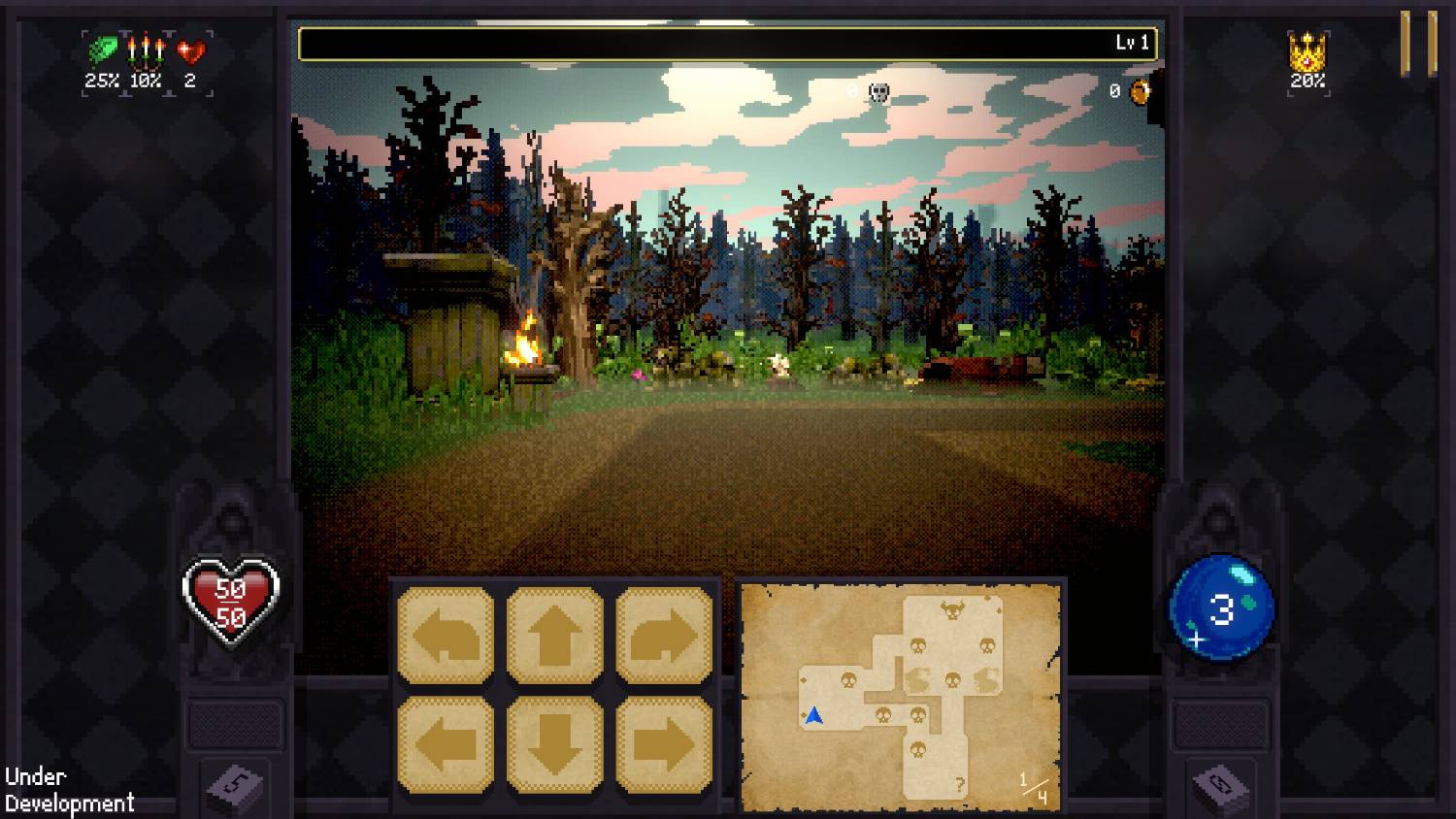Image resolution: width=1456 pixels, height=819 pixels.
Task: Inspect the gold crown 20% icon
Action: pyautogui.click(x=1307, y=51)
